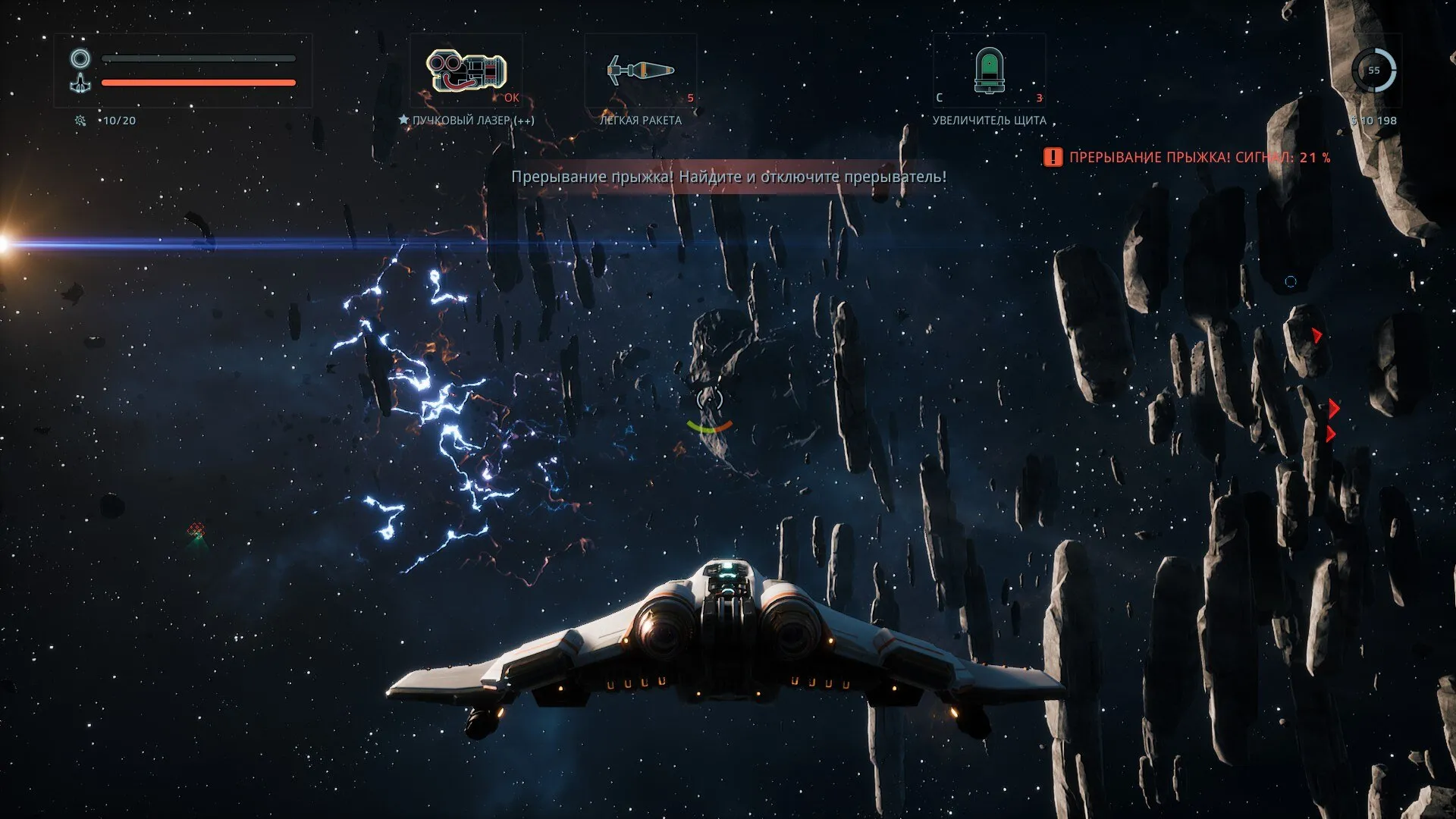Select the Легкая ракета missile slot

pyautogui.click(x=641, y=71)
